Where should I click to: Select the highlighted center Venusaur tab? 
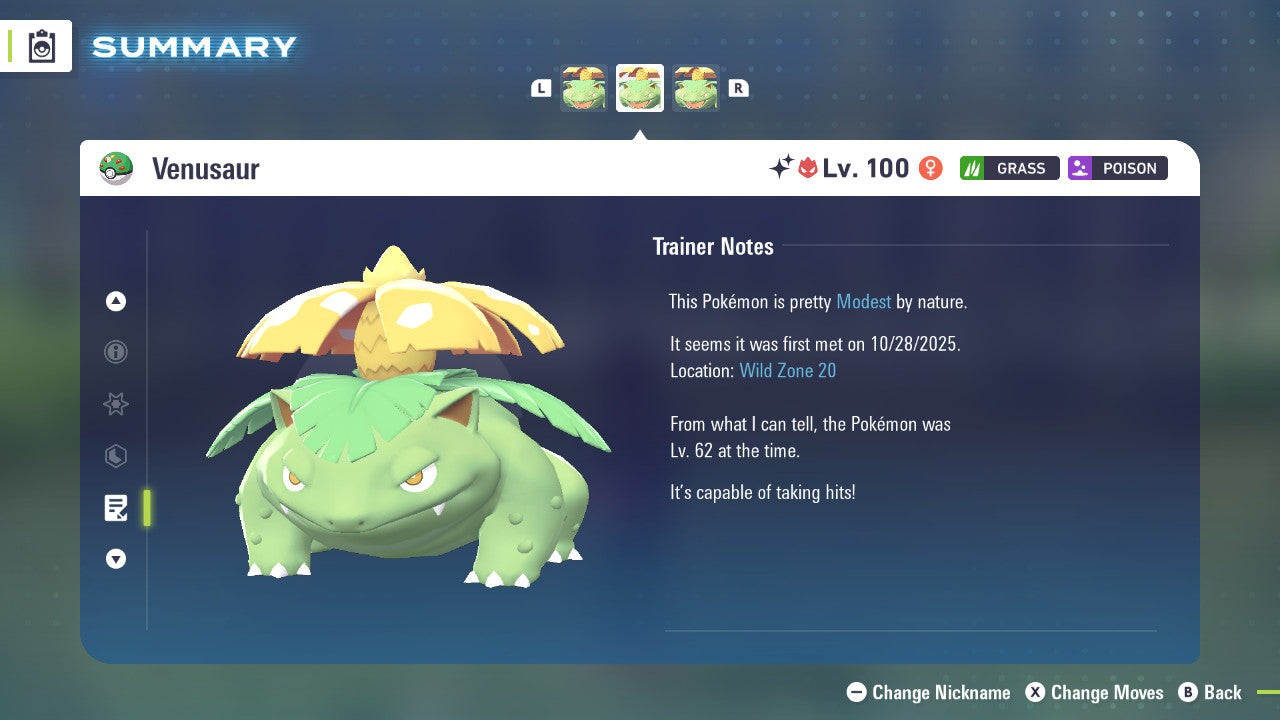[639, 88]
